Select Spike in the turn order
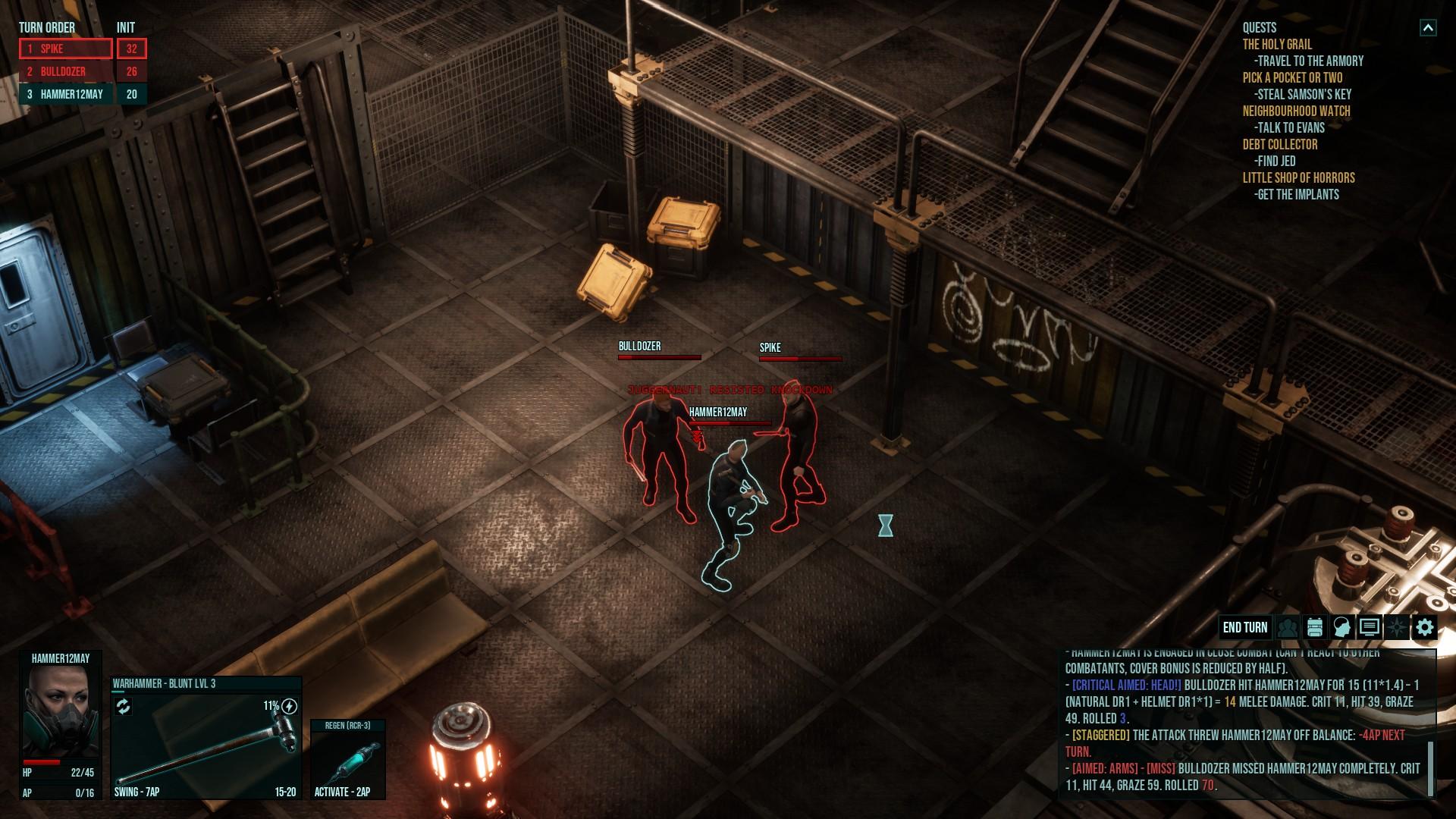The height and width of the screenshot is (819, 1456). 66,49
